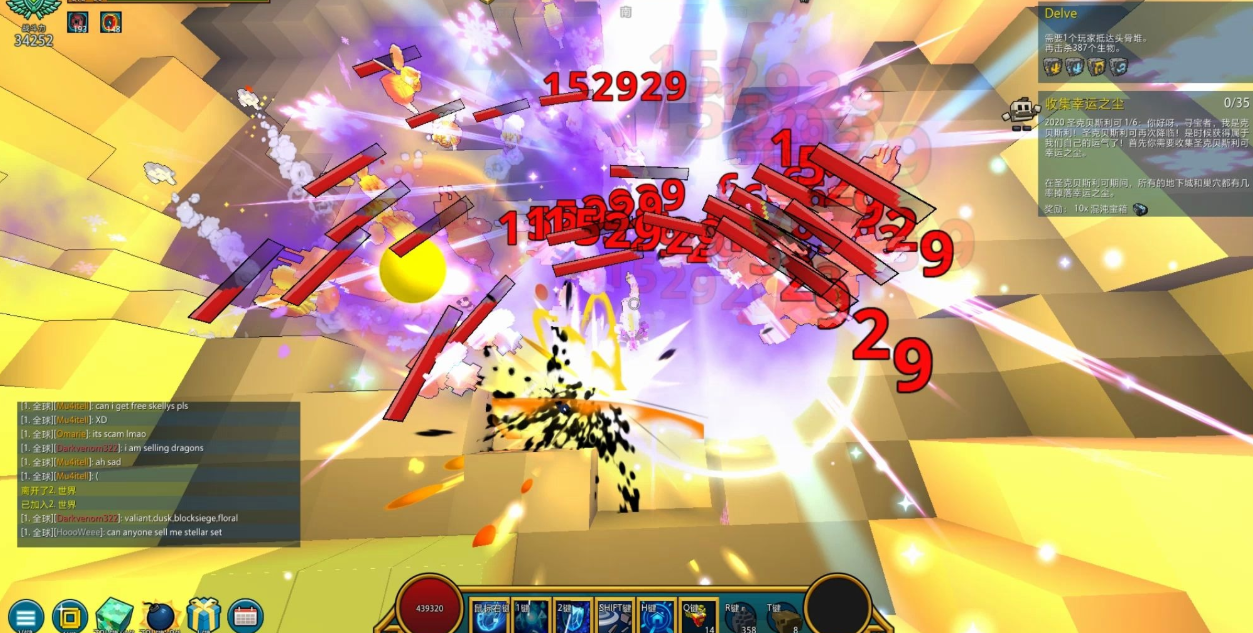1253x633 pixels.
Task: Use the Q key flask slot
Action: point(697,616)
